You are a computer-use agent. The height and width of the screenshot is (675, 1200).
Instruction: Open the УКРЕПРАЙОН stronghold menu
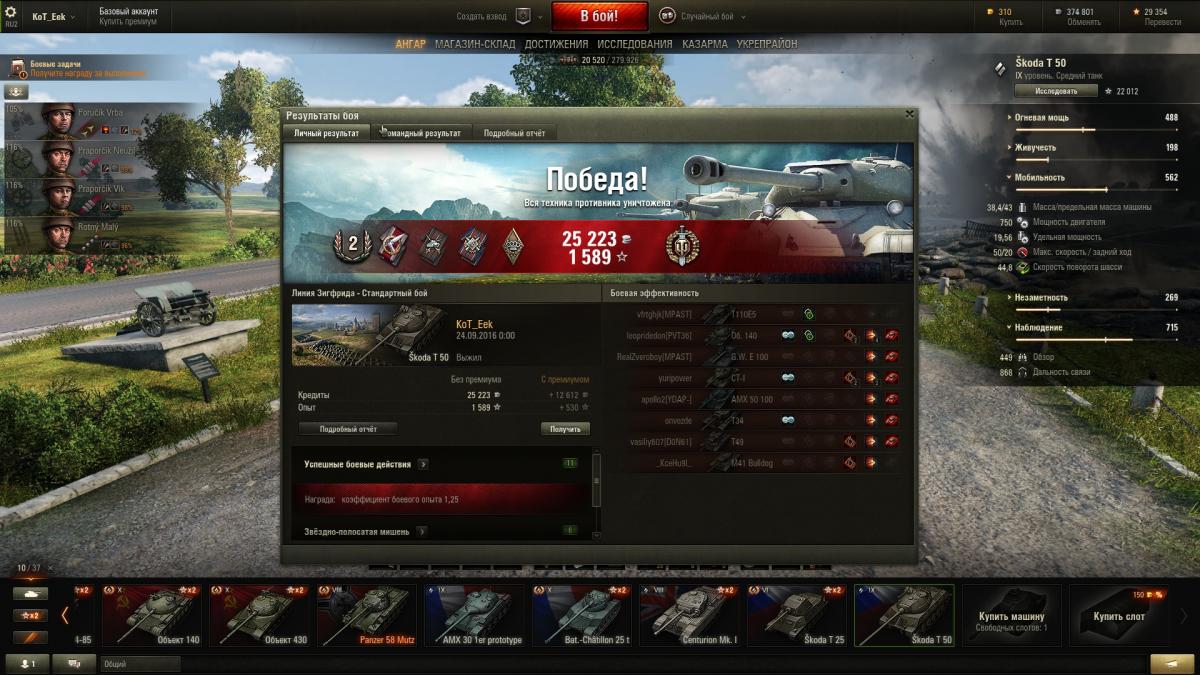767,45
